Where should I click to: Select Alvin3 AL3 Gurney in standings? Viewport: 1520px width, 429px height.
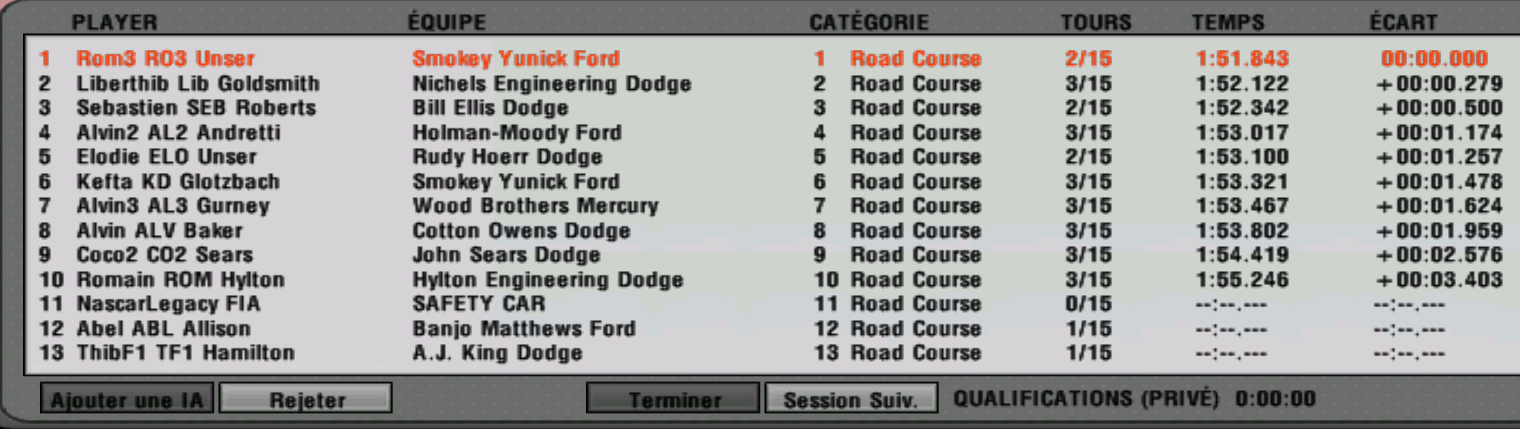(x=173, y=206)
